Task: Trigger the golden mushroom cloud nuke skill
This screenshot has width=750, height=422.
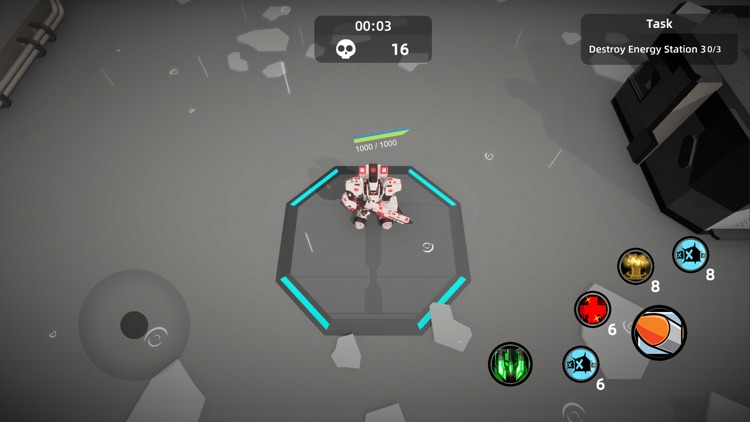Action: (x=635, y=266)
